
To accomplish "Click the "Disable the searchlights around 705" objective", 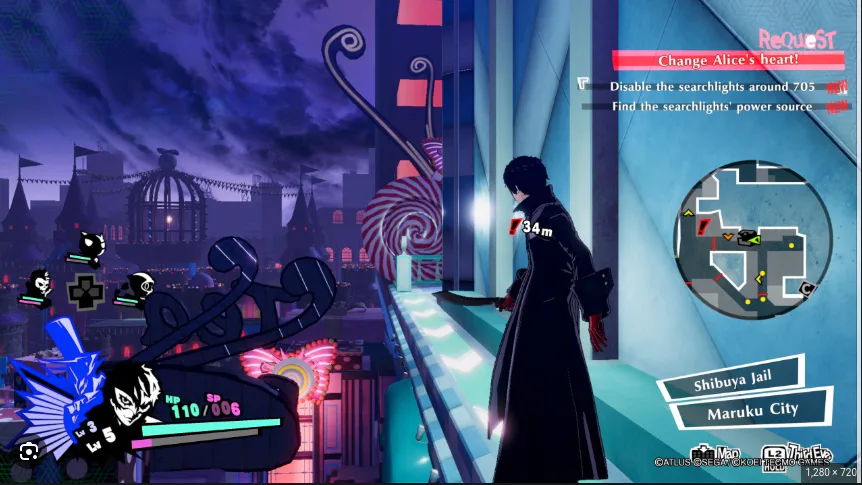I will pos(712,87).
